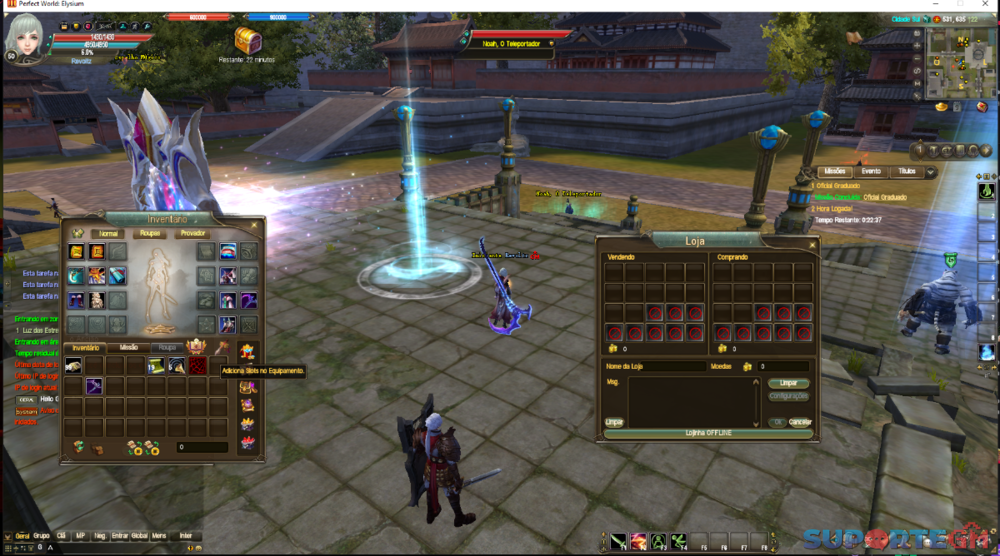
Task: Click the player portrait avatar
Action: pos(26,38)
